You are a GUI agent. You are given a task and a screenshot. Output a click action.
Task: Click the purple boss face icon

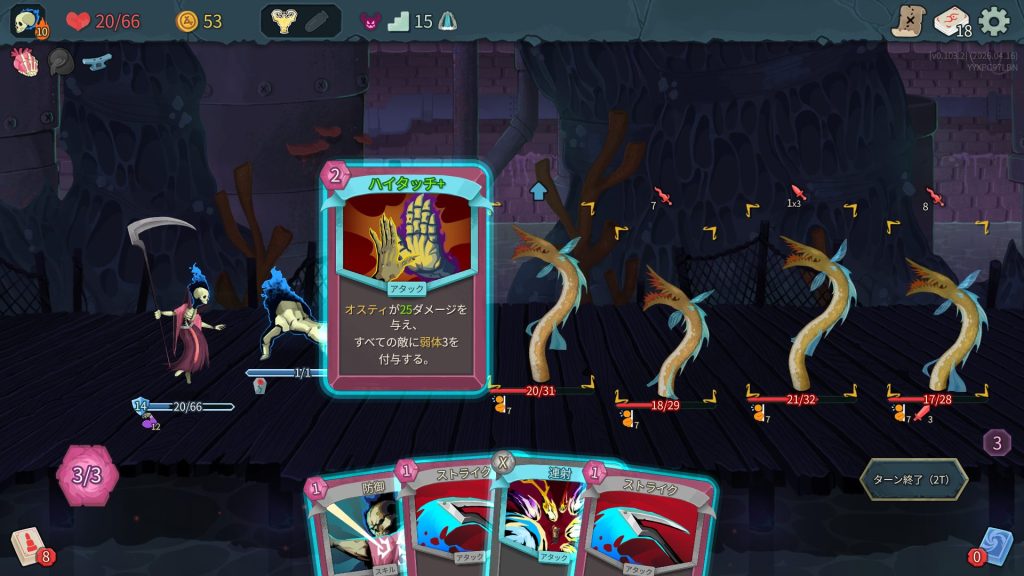tap(370, 21)
